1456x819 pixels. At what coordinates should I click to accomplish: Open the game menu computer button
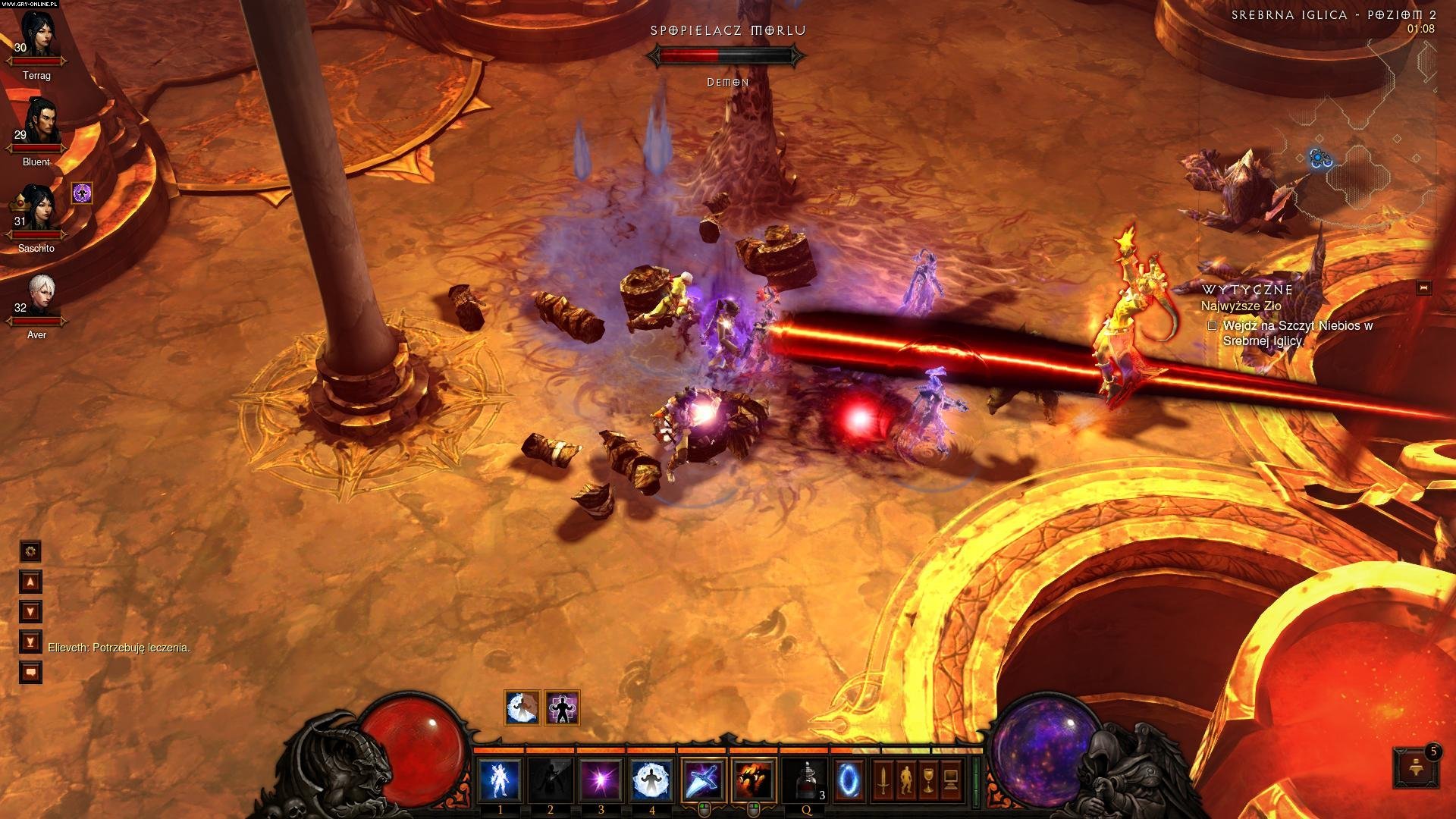(x=950, y=780)
